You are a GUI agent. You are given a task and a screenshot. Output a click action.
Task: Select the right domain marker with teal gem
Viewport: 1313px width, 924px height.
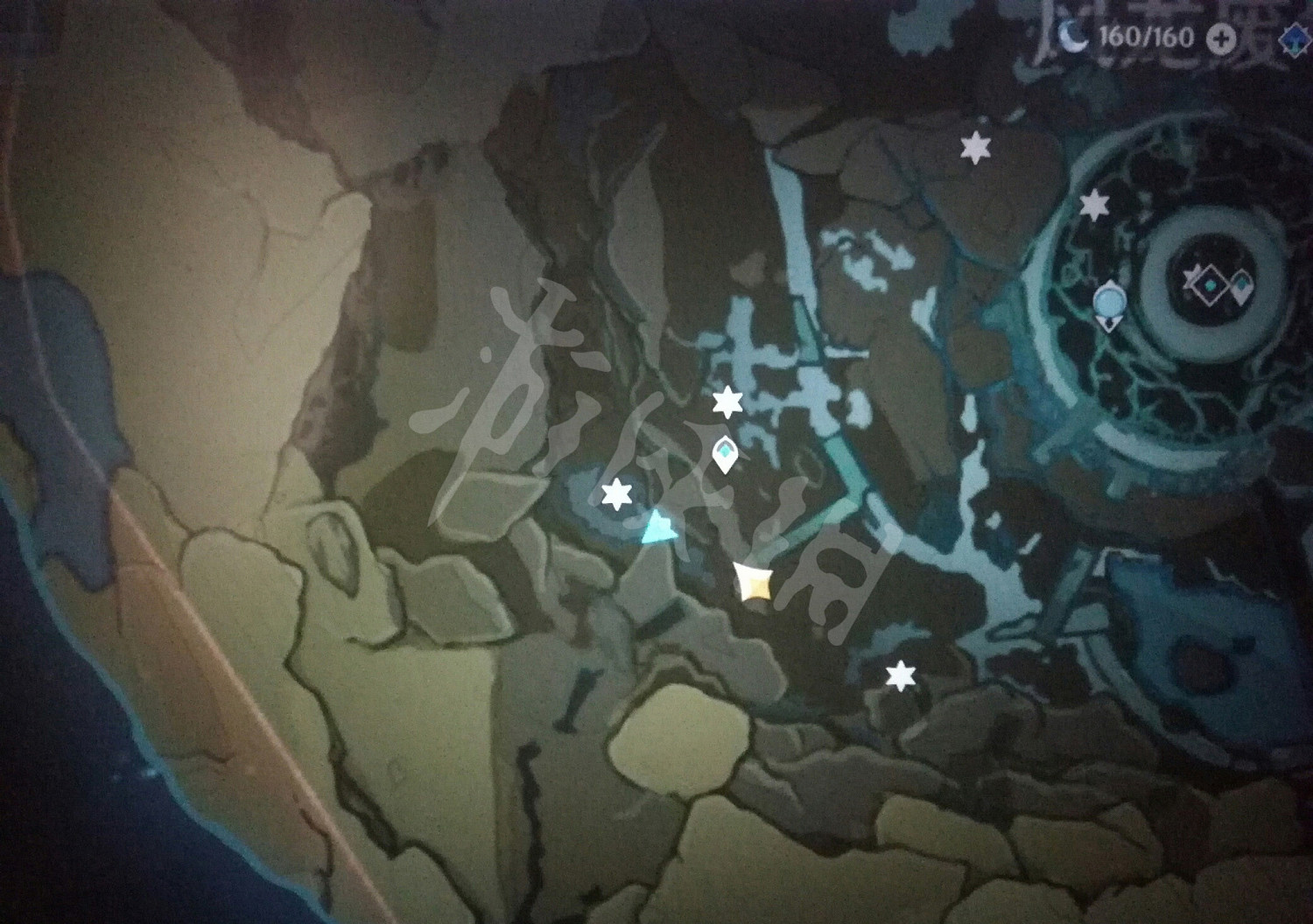click(1241, 284)
